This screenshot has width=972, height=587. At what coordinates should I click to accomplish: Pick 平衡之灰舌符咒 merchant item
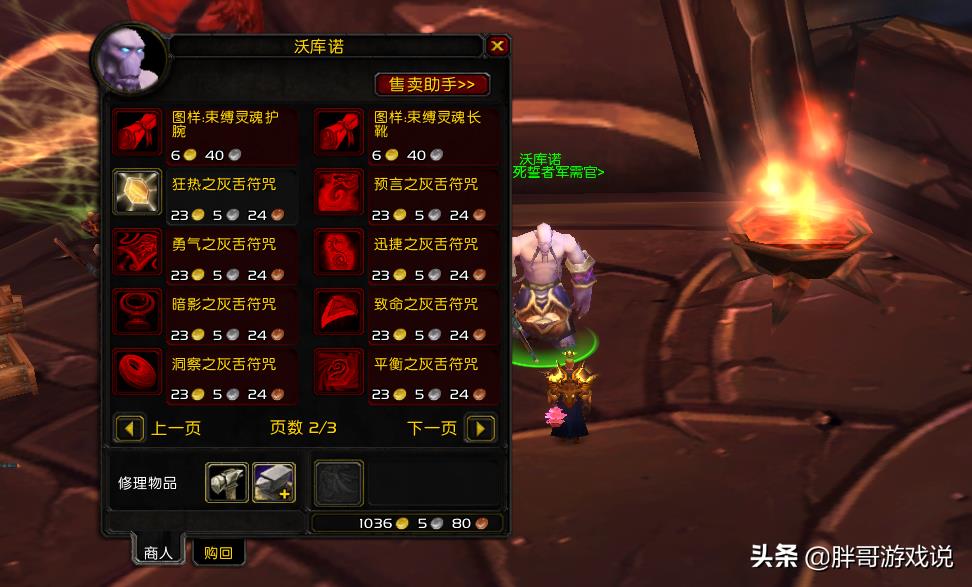tap(339, 371)
